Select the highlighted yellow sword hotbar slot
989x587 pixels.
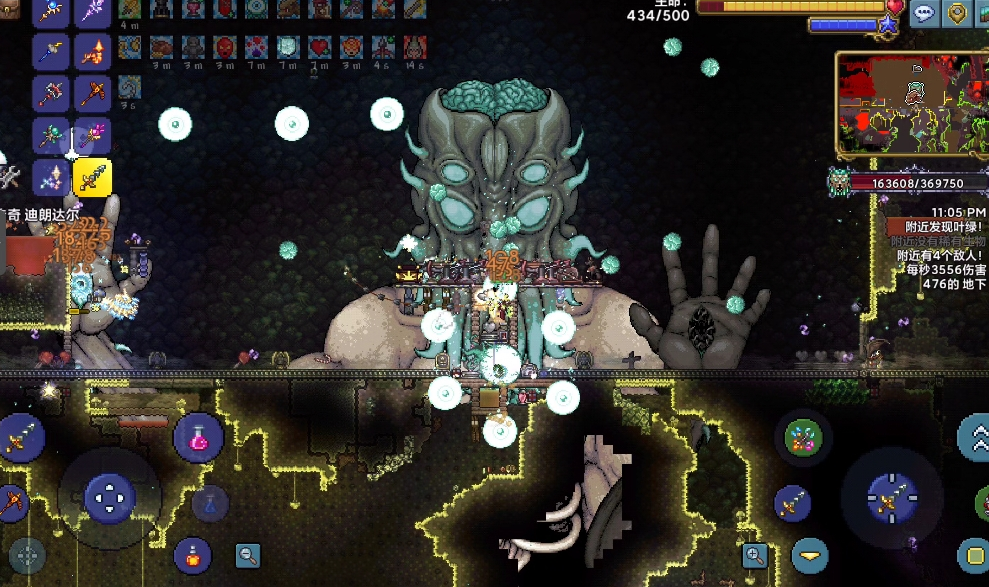(92, 178)
